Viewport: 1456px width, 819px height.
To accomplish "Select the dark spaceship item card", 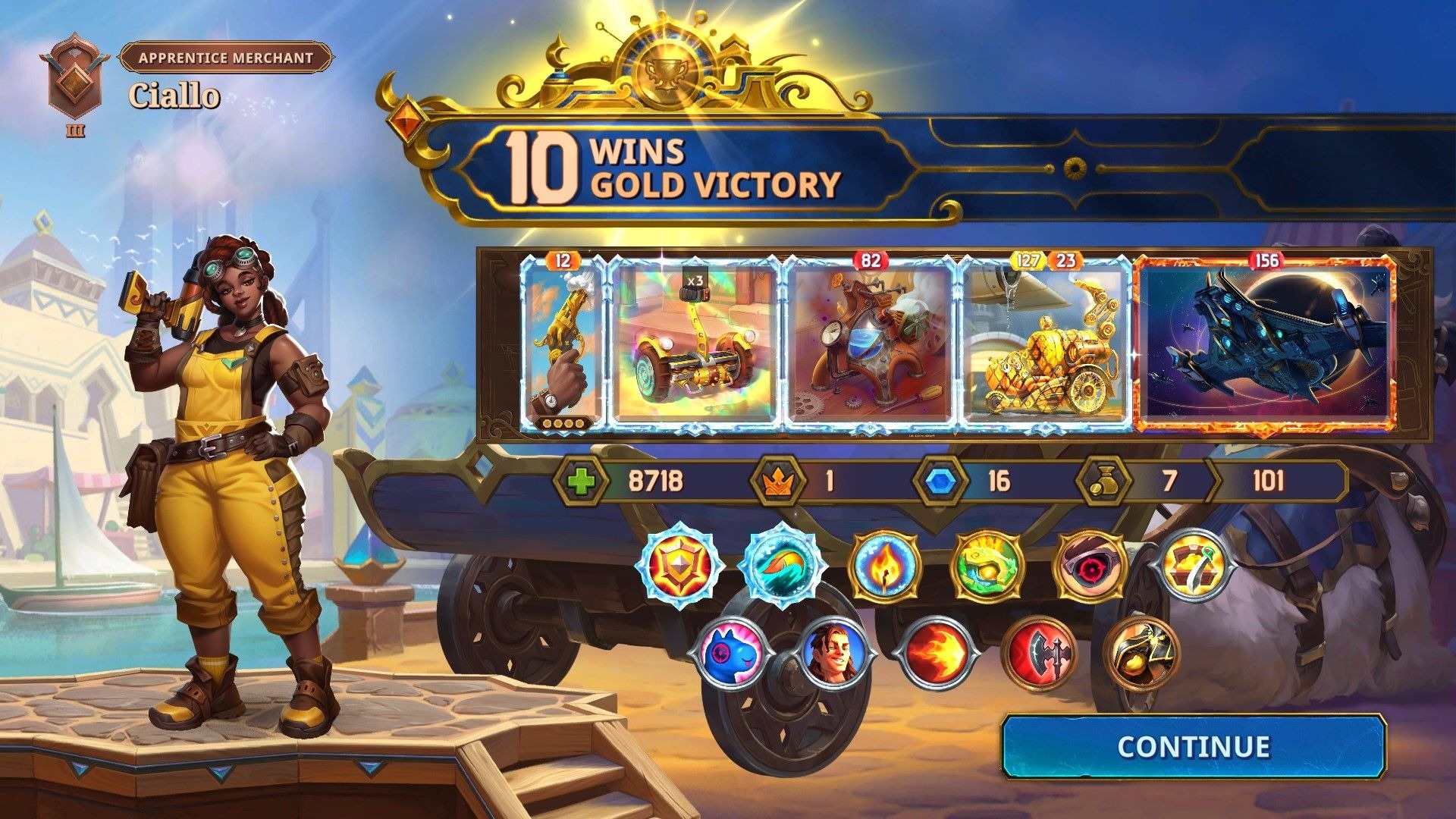I will click(x=1265, y=345).
